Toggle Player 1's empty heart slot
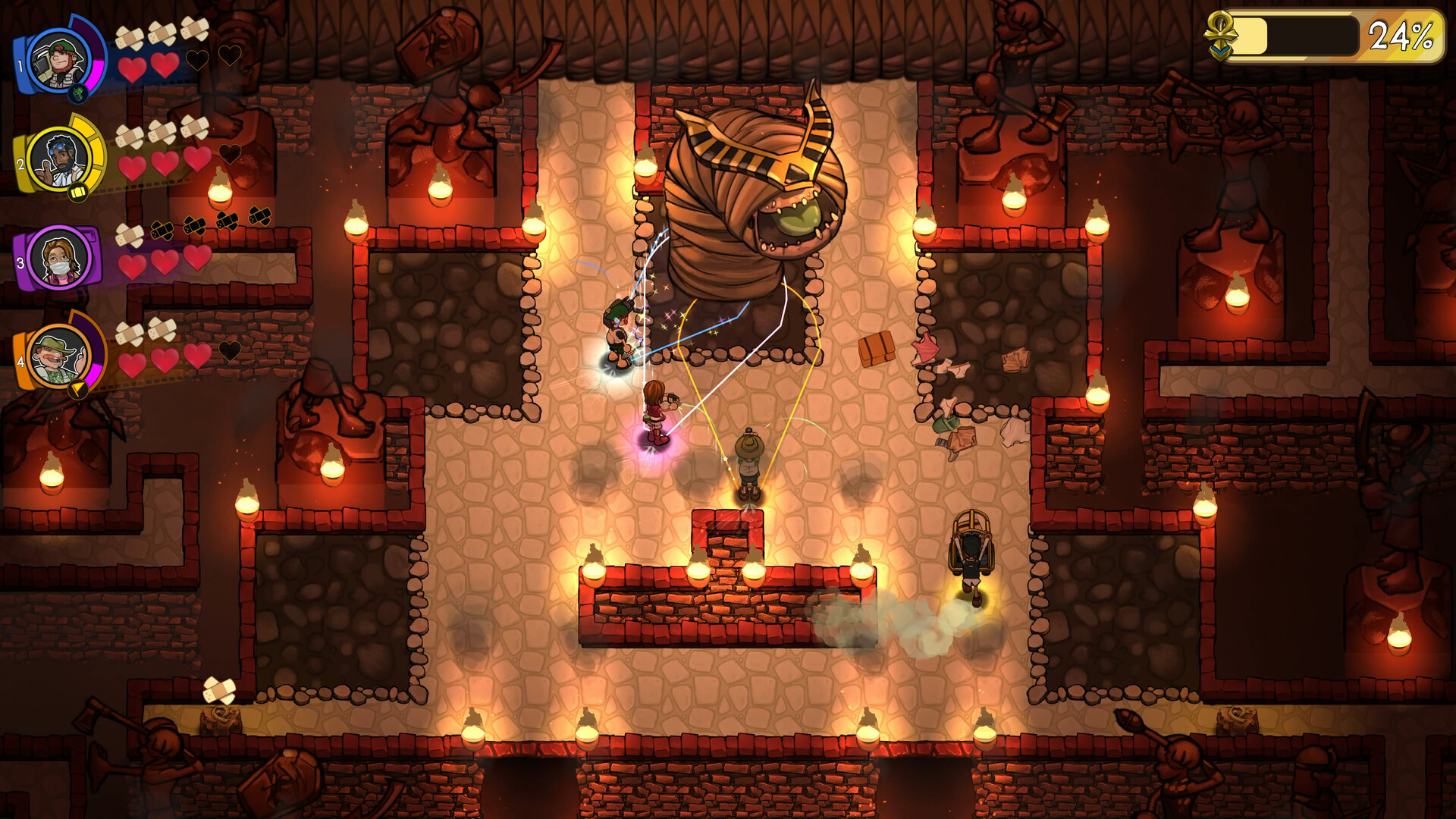The image size is (1456, 819). click(x=197, y=58)
